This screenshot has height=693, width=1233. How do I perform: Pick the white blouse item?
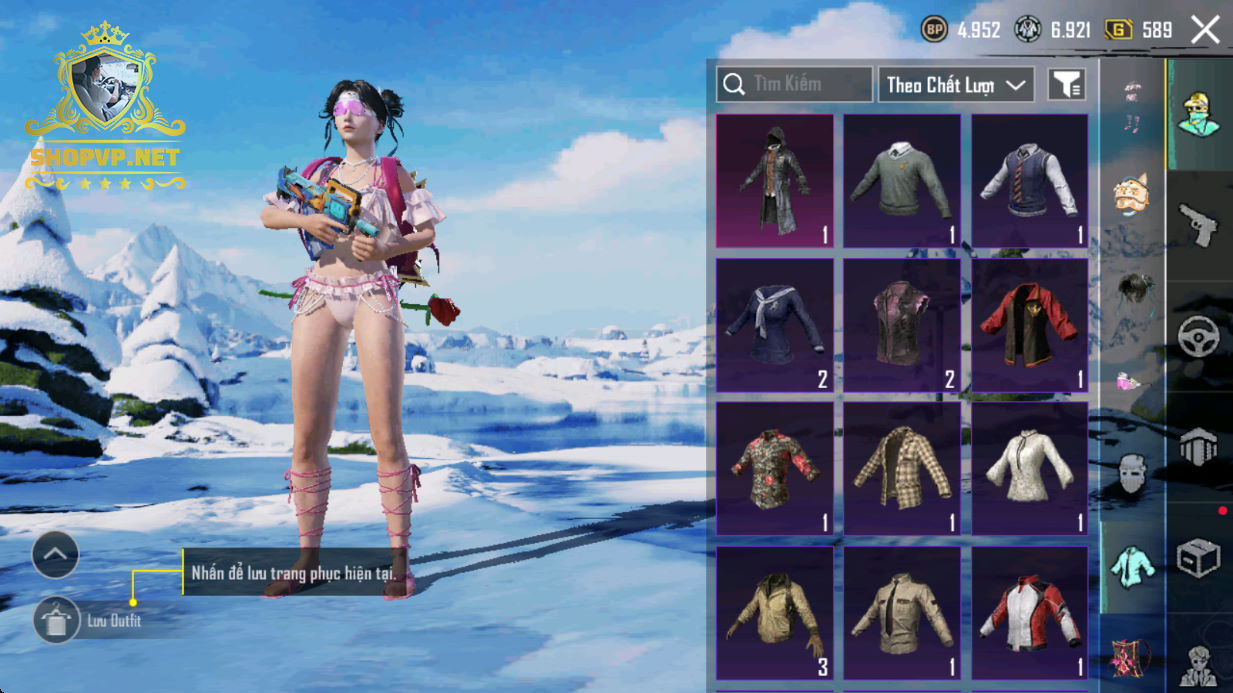pyautogui.click(x=1030, y=469)
